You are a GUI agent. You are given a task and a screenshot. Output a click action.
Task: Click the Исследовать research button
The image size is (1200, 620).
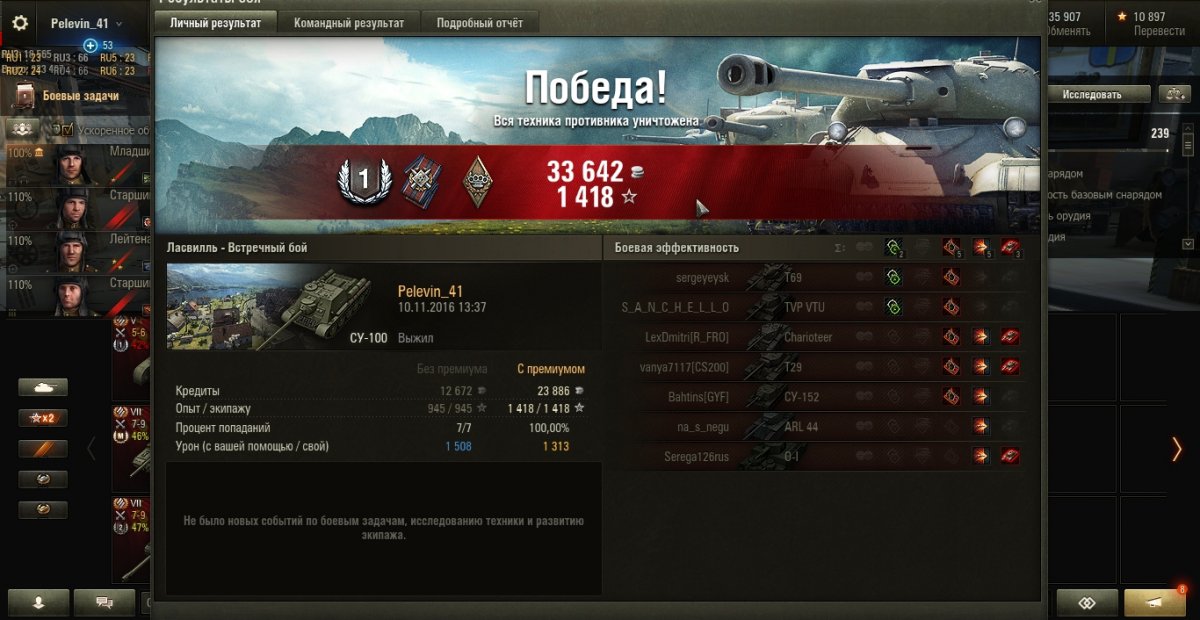click(1091, 95)
